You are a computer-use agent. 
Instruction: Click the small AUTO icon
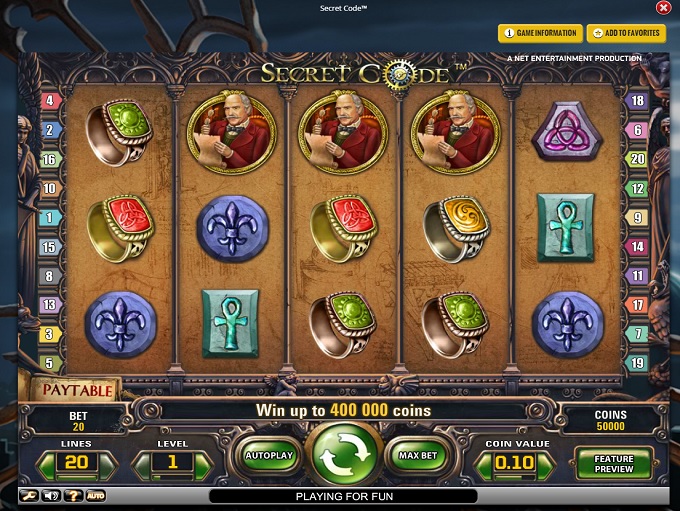(96, 495)
